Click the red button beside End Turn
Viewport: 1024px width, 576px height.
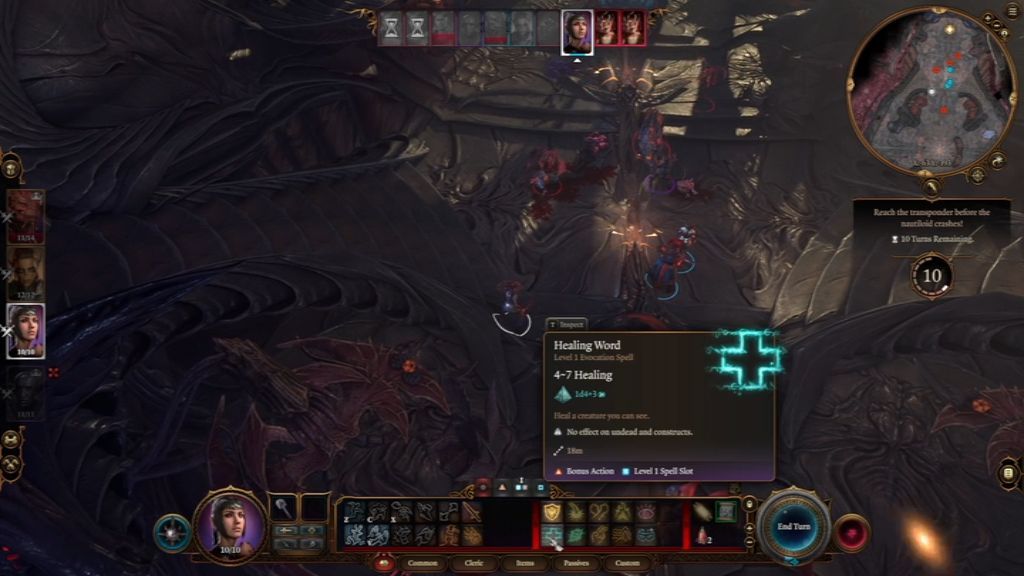[852, 533]
